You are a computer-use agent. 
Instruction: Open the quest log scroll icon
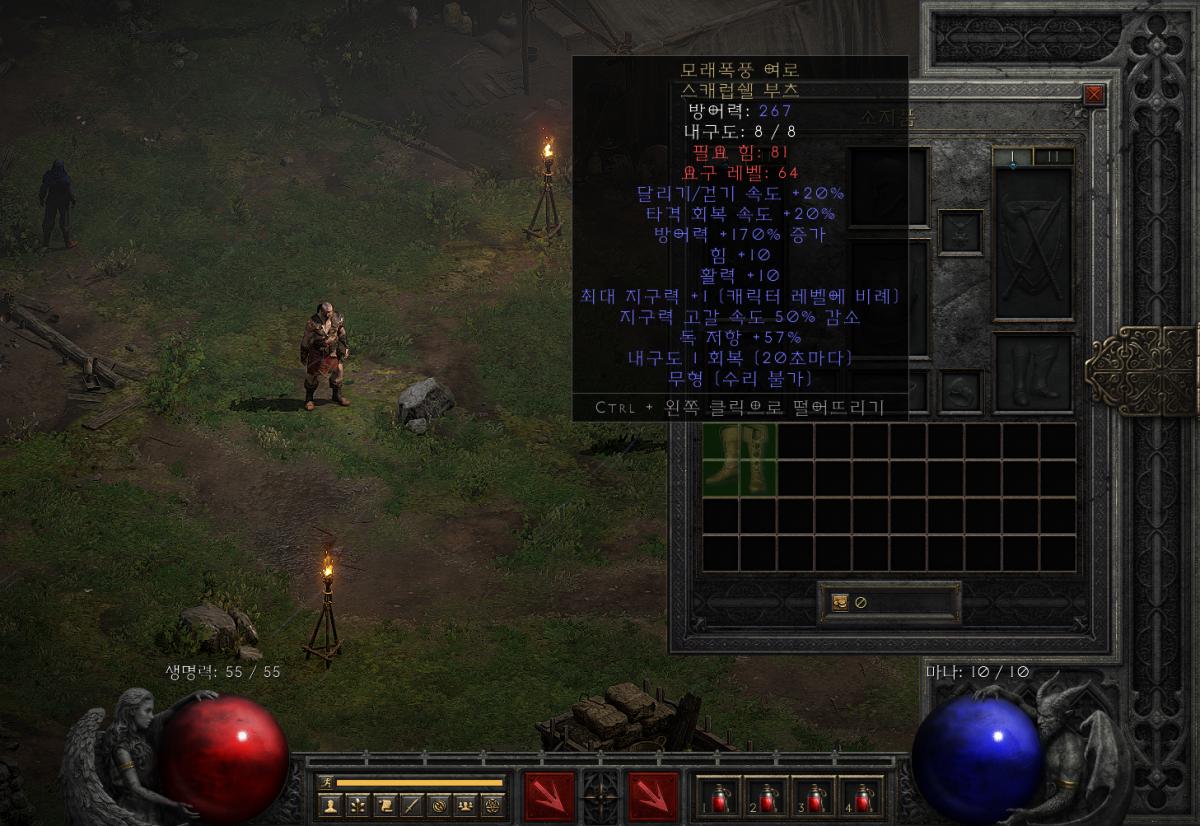(384, 804)
